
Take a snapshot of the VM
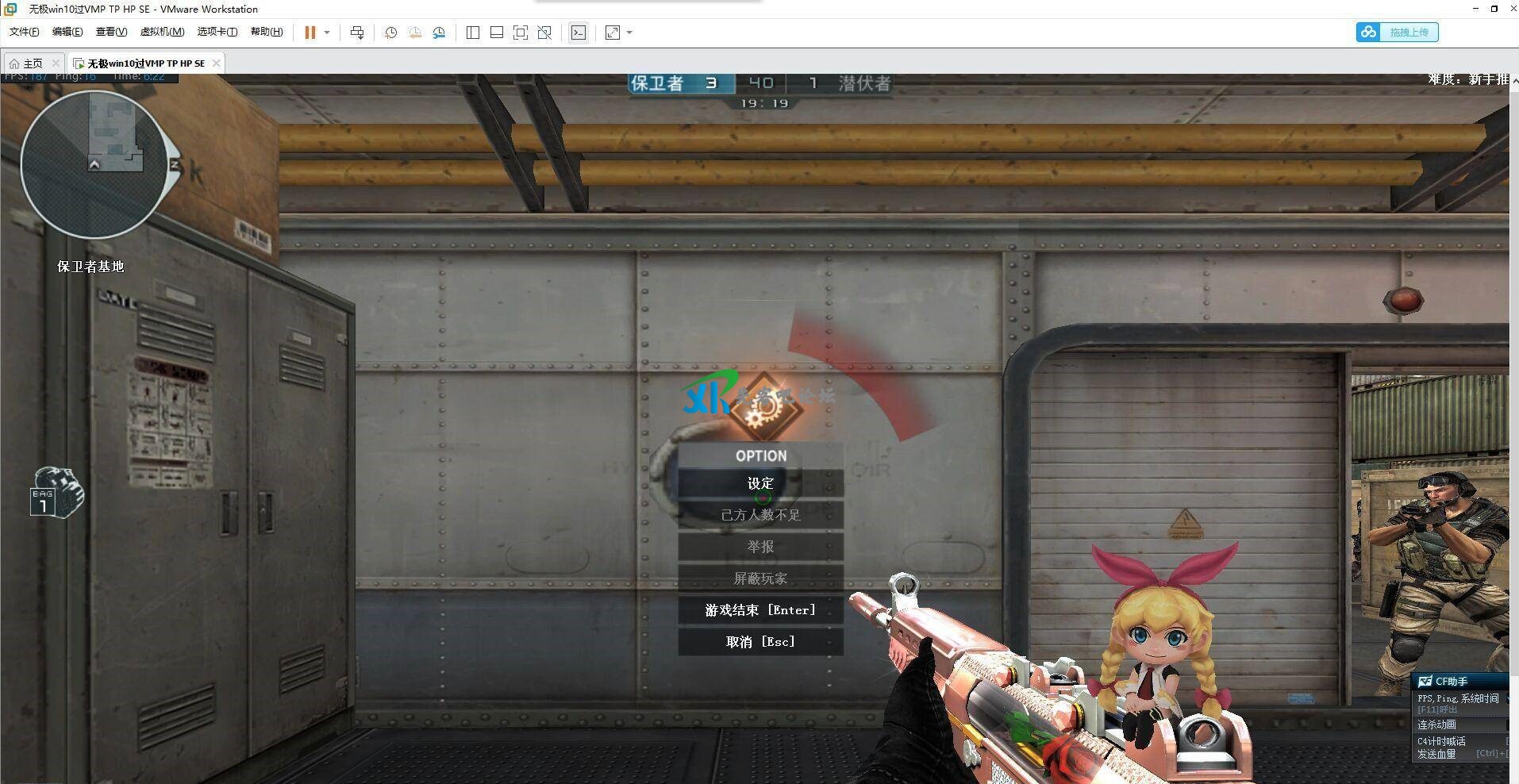click(390, 33)
